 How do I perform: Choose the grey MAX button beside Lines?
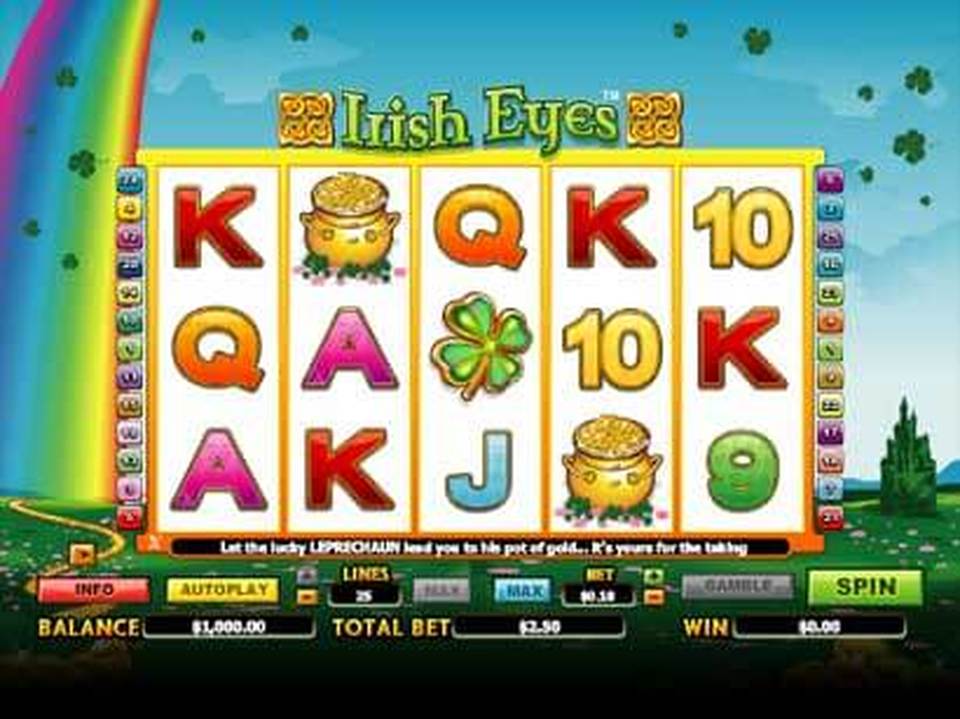[x=441, y=590]
